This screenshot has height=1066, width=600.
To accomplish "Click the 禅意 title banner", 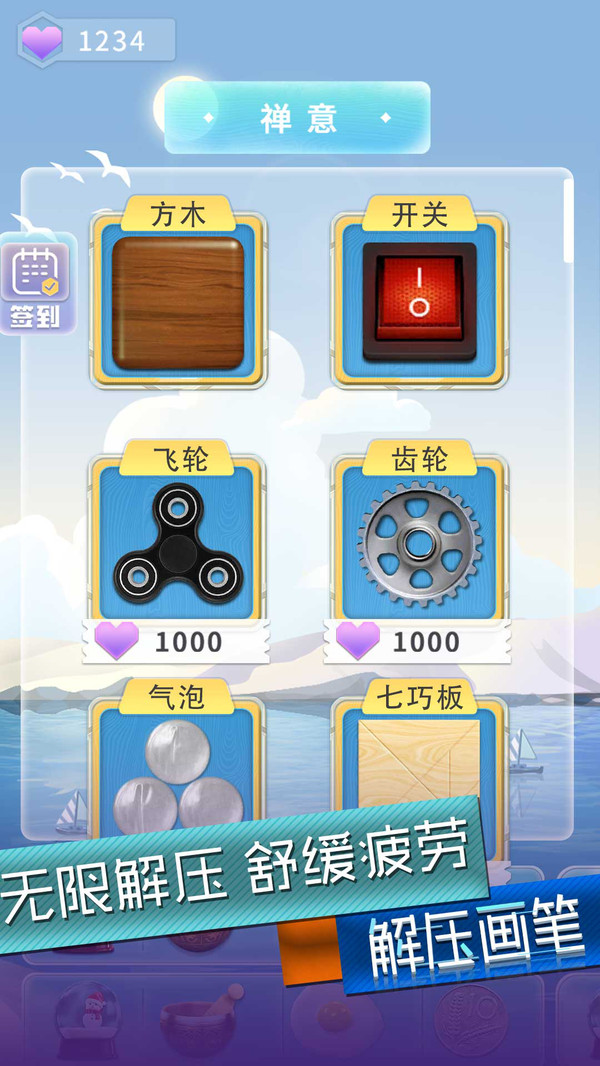I will (297, 118).
